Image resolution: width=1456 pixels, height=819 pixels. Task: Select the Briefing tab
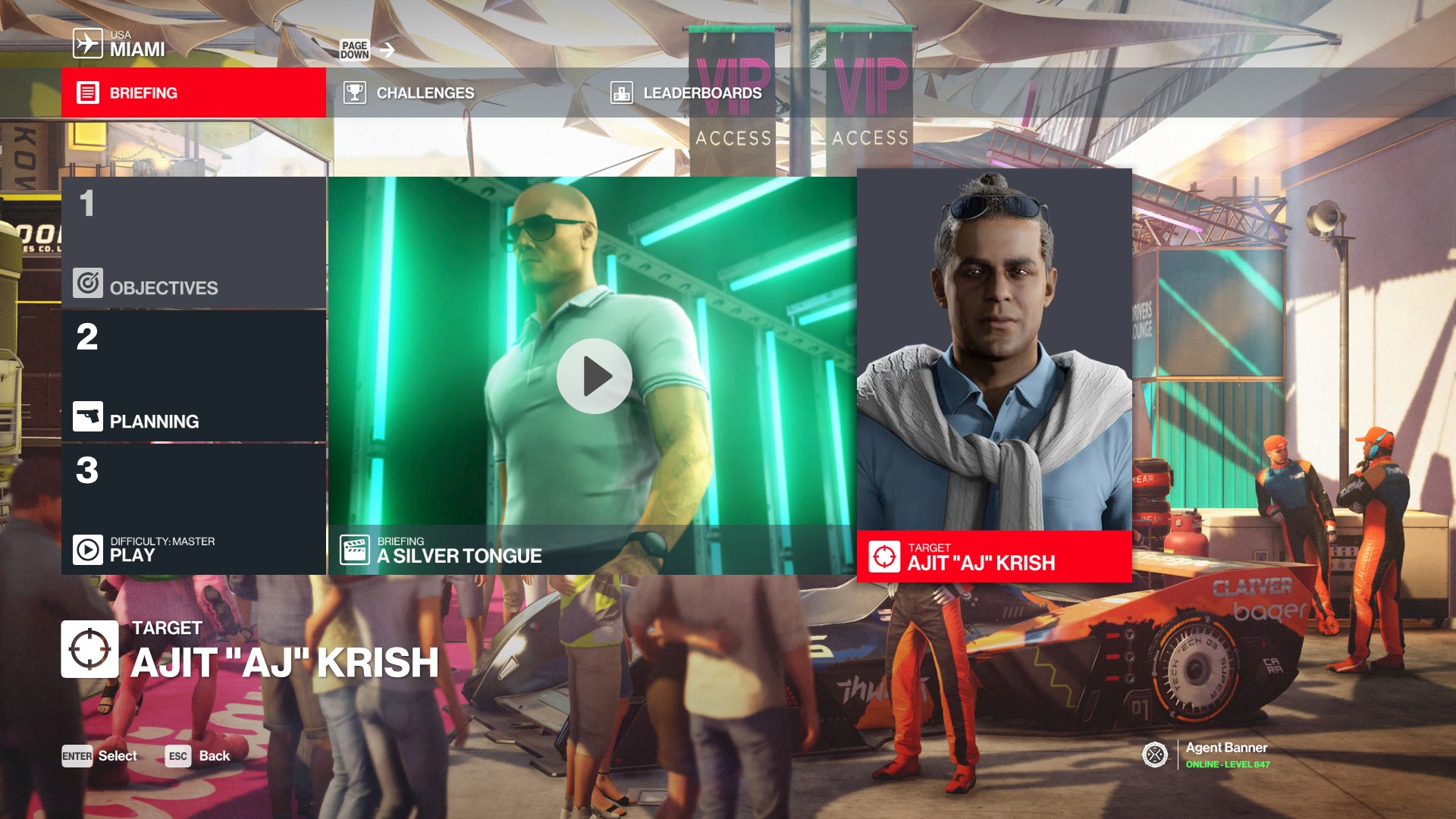click(x=143, y=93)
